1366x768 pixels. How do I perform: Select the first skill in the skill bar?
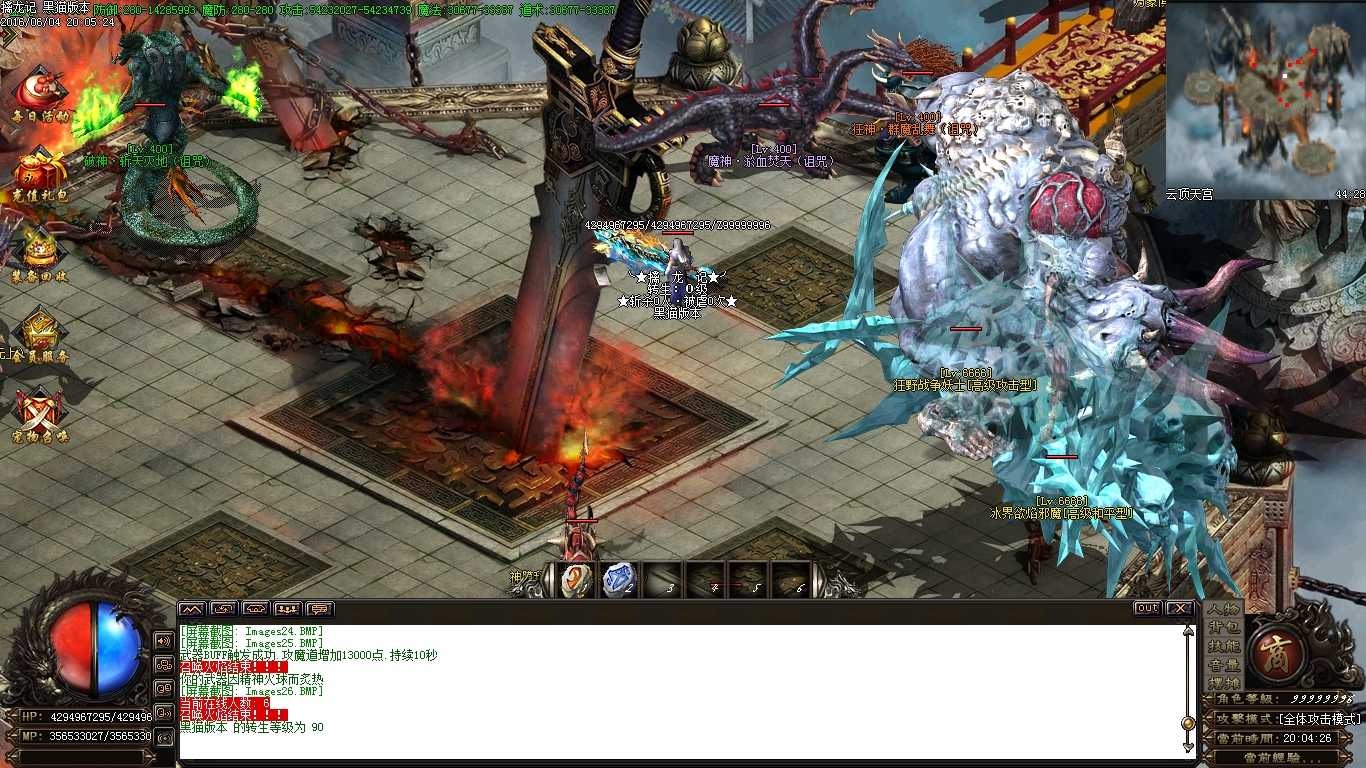[x=574, y=580]
